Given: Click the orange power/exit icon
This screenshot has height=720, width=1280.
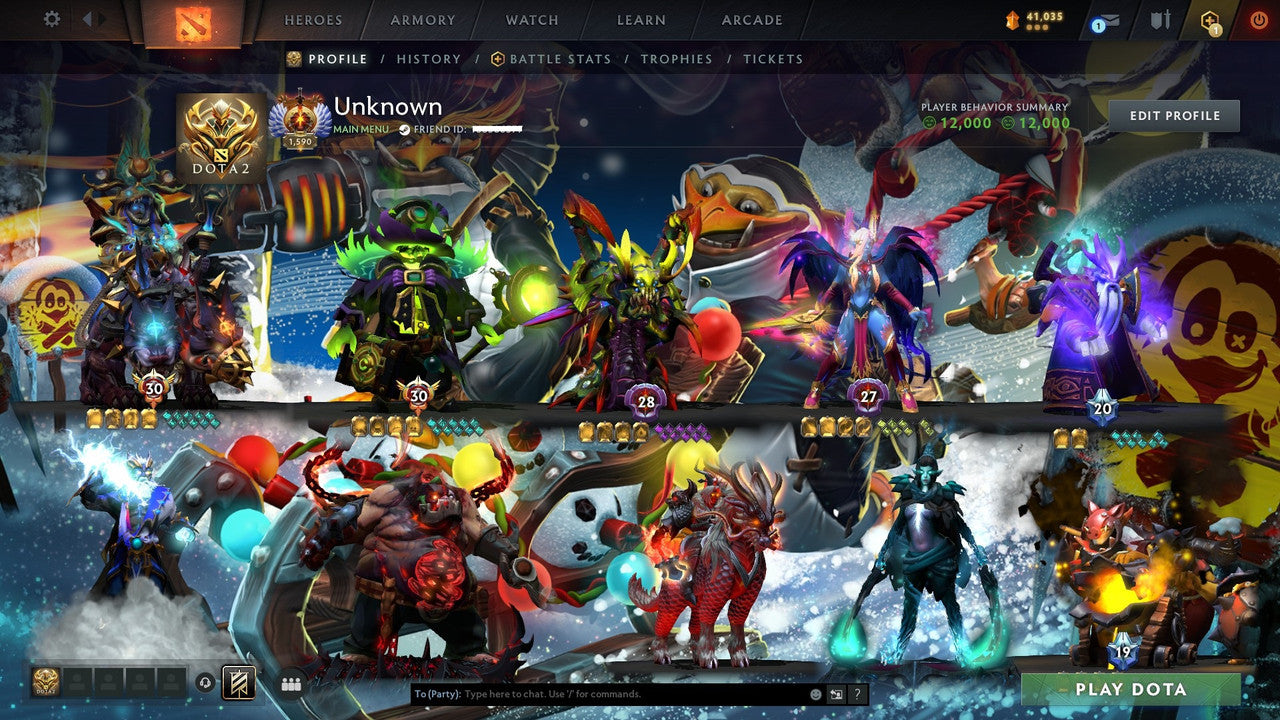Looking at the screenshot, I should [1256, 19].
